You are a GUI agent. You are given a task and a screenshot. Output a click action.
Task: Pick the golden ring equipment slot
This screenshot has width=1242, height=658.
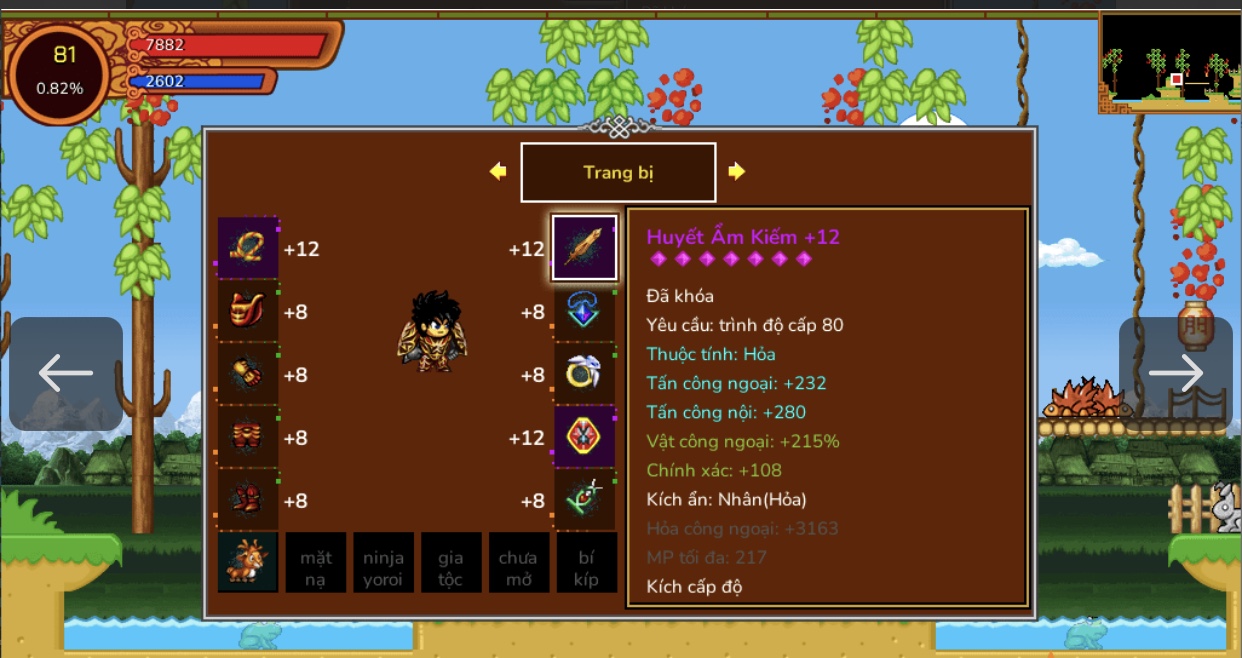(x=585, y=375)
